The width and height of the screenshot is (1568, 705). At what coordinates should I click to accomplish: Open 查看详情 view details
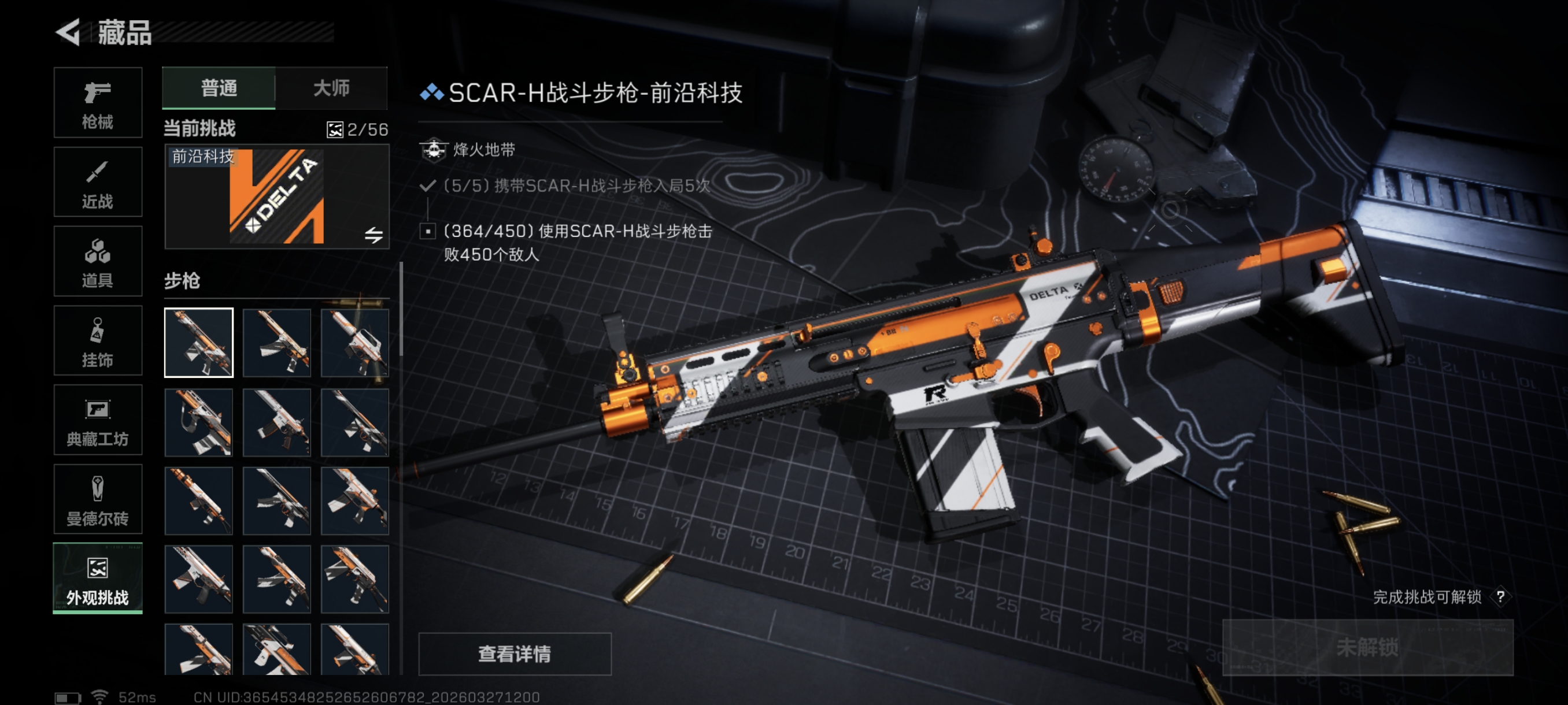(x=515, y=654)
